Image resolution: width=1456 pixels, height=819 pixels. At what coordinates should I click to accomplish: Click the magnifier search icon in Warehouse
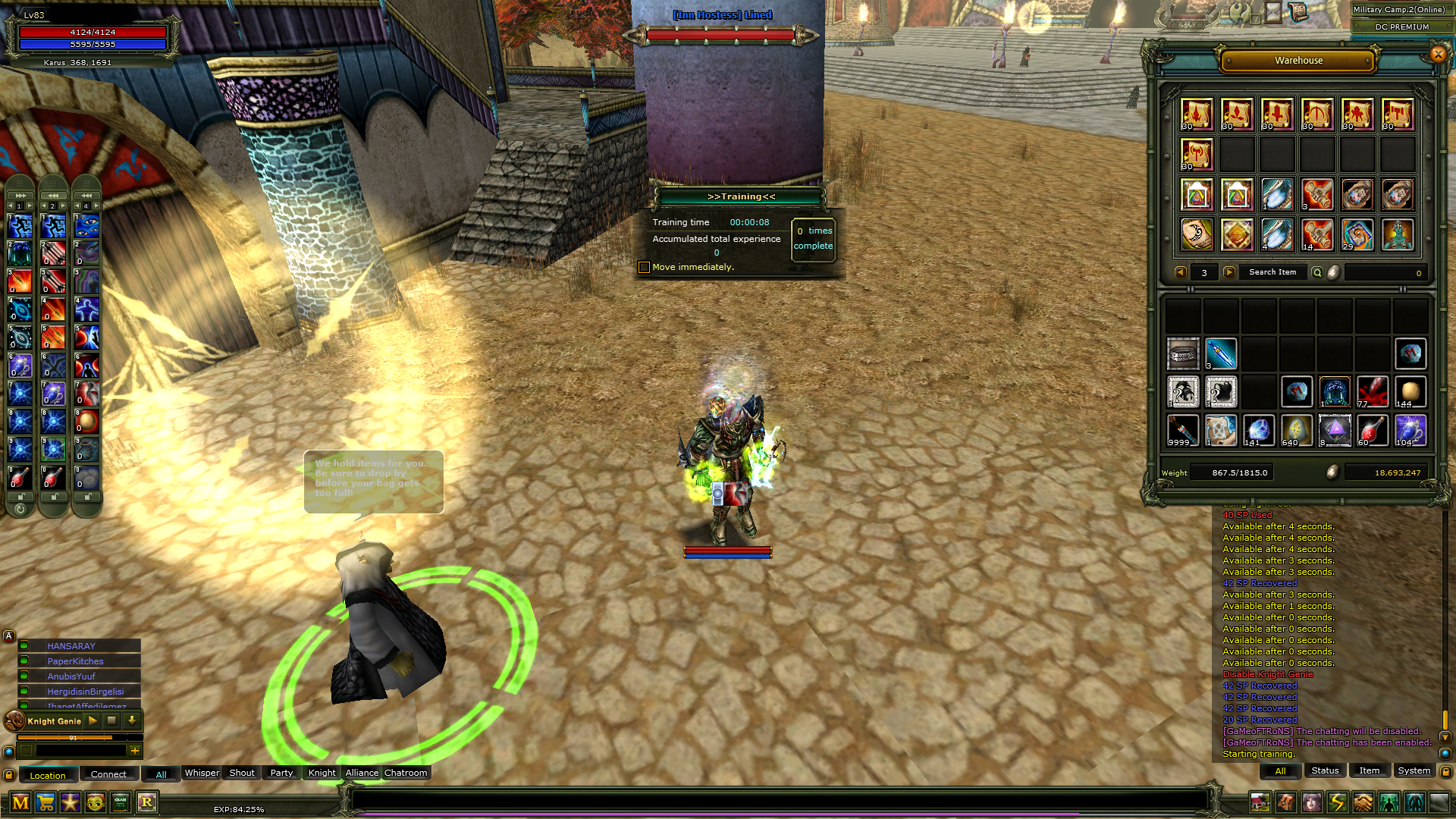pyautogui.click(x=1319, y=273)
